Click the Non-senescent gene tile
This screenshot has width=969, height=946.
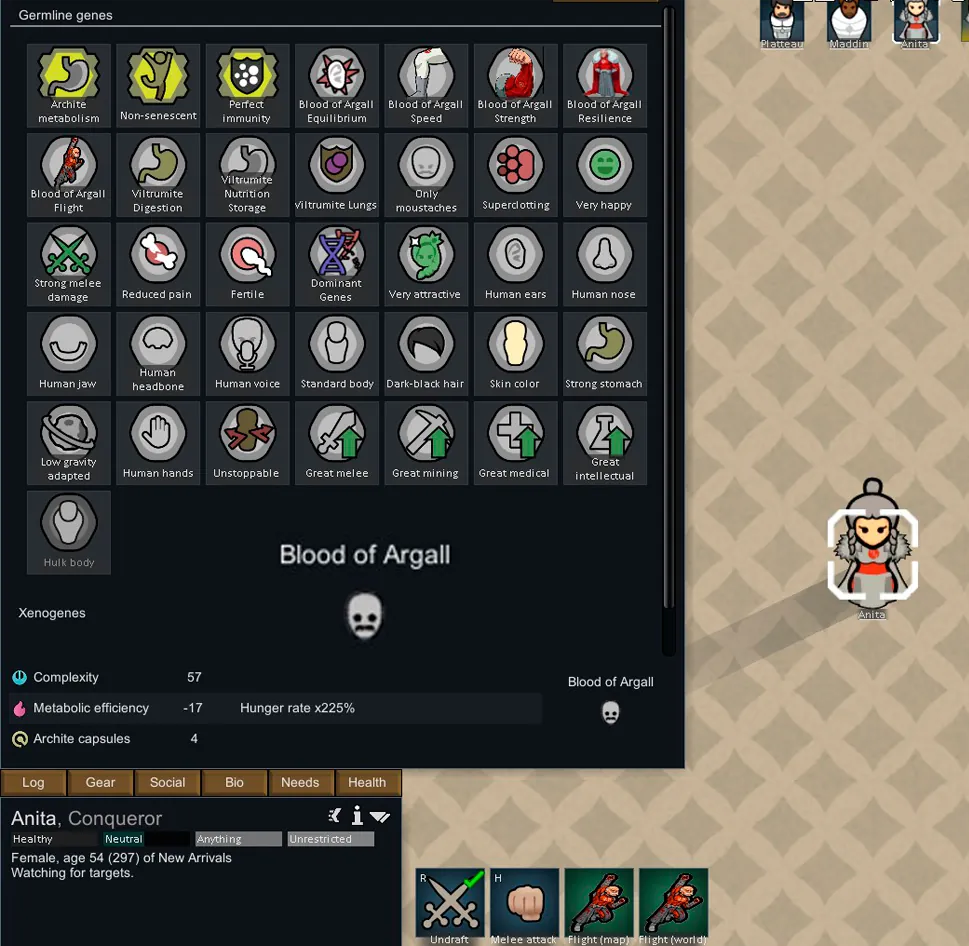158,85
